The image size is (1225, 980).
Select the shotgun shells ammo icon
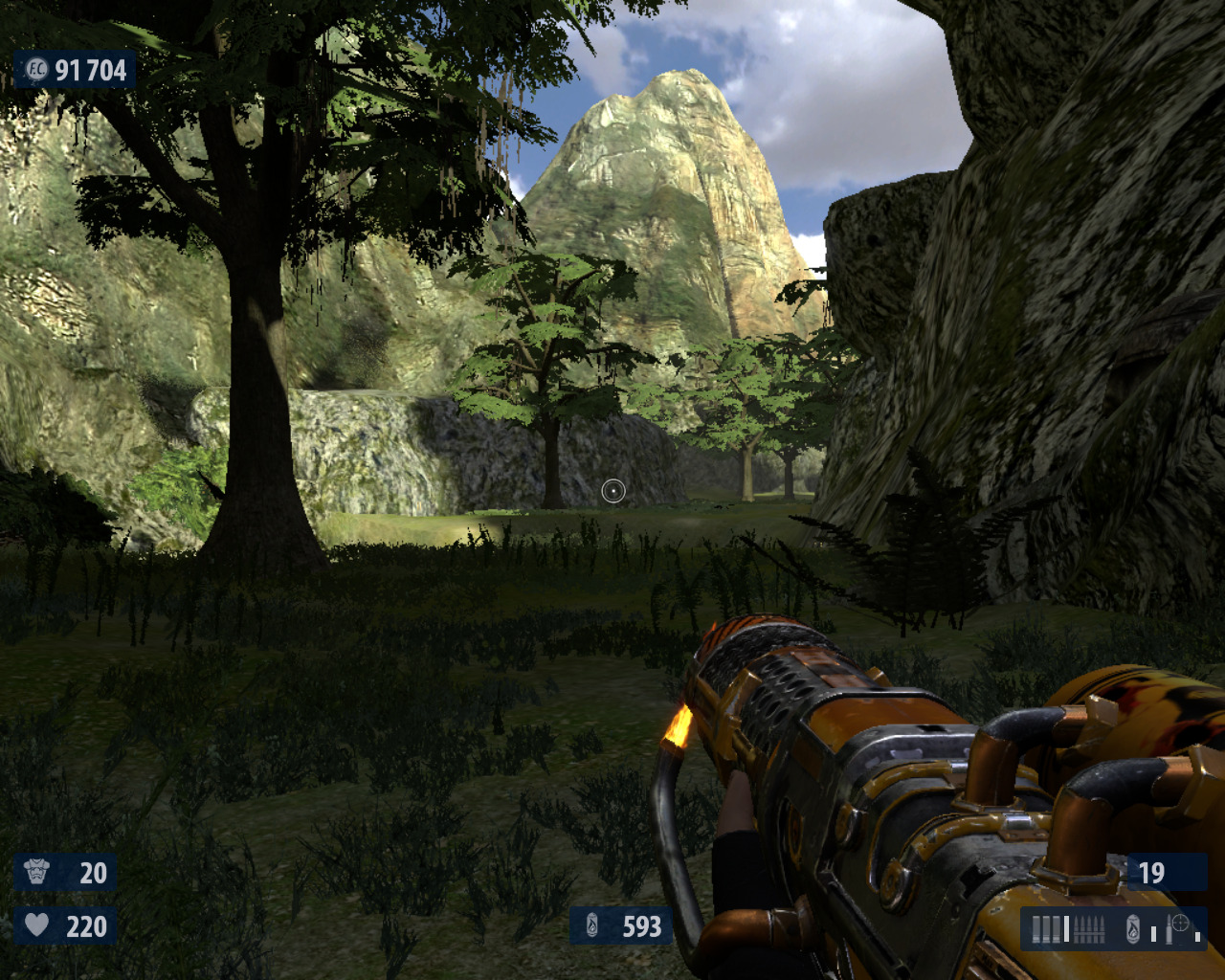click(1046, 929)
